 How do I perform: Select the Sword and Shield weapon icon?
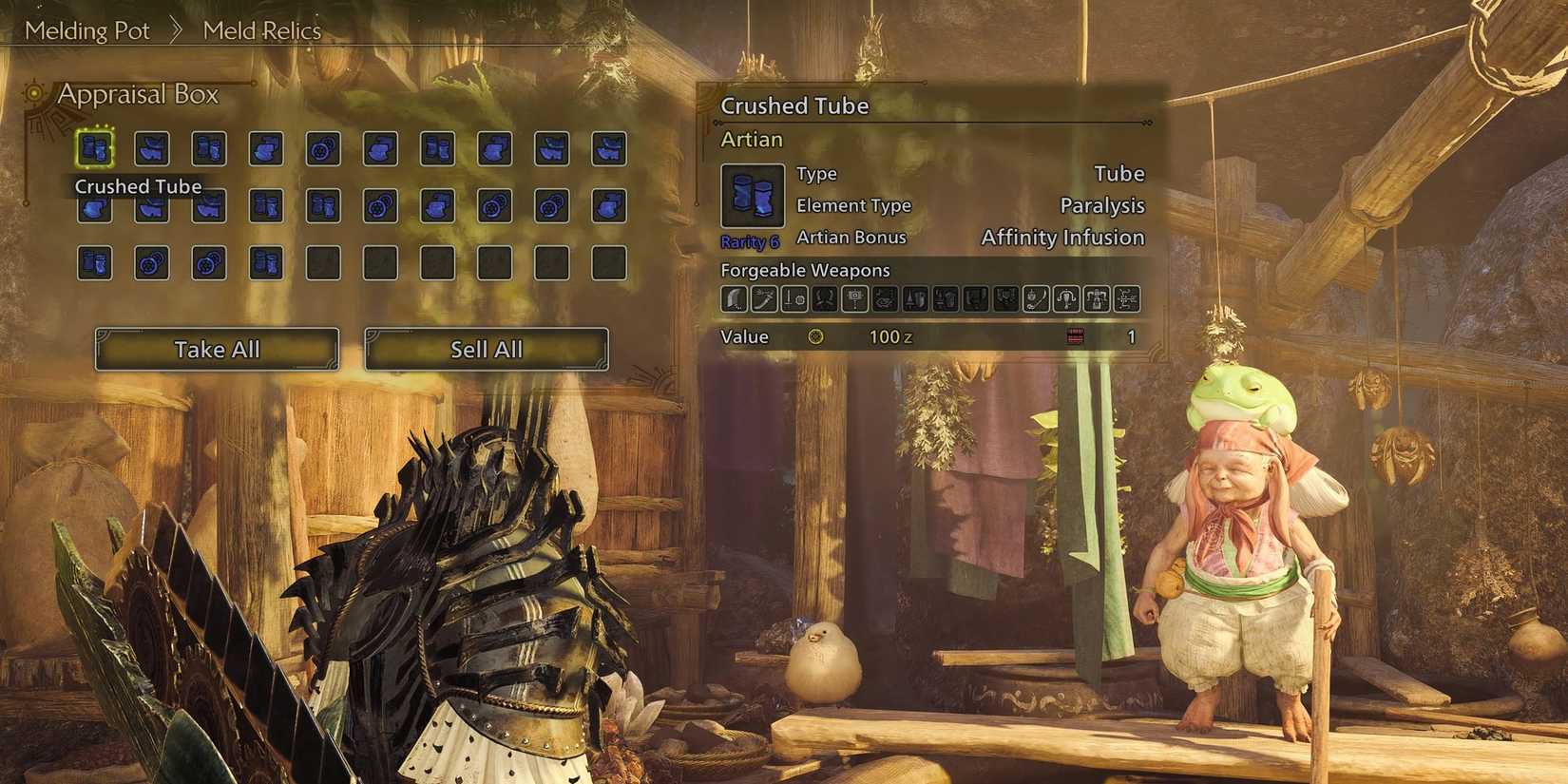pos(796,299)
